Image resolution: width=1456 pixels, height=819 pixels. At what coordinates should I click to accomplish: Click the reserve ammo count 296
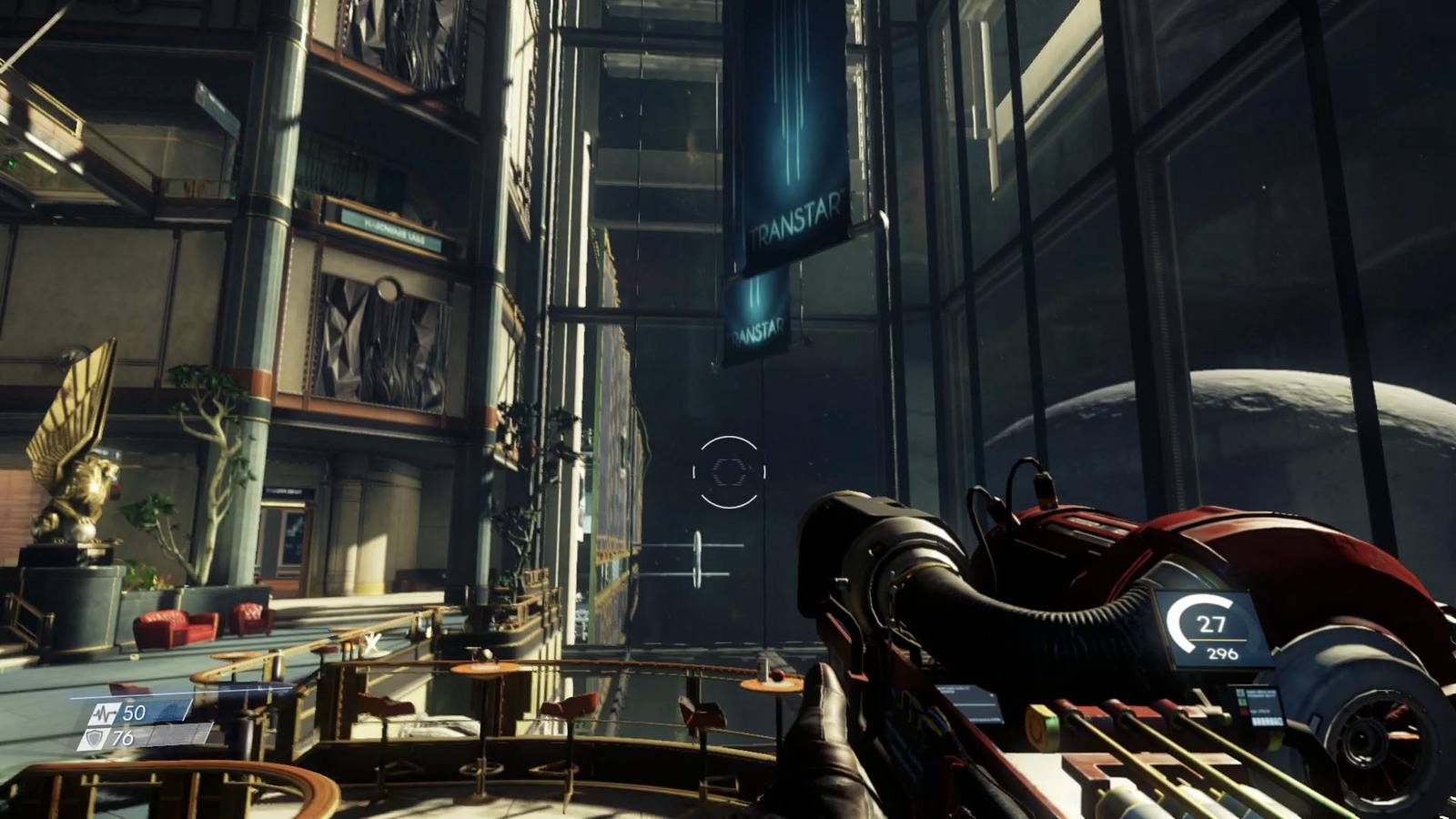coord(1225,652)
